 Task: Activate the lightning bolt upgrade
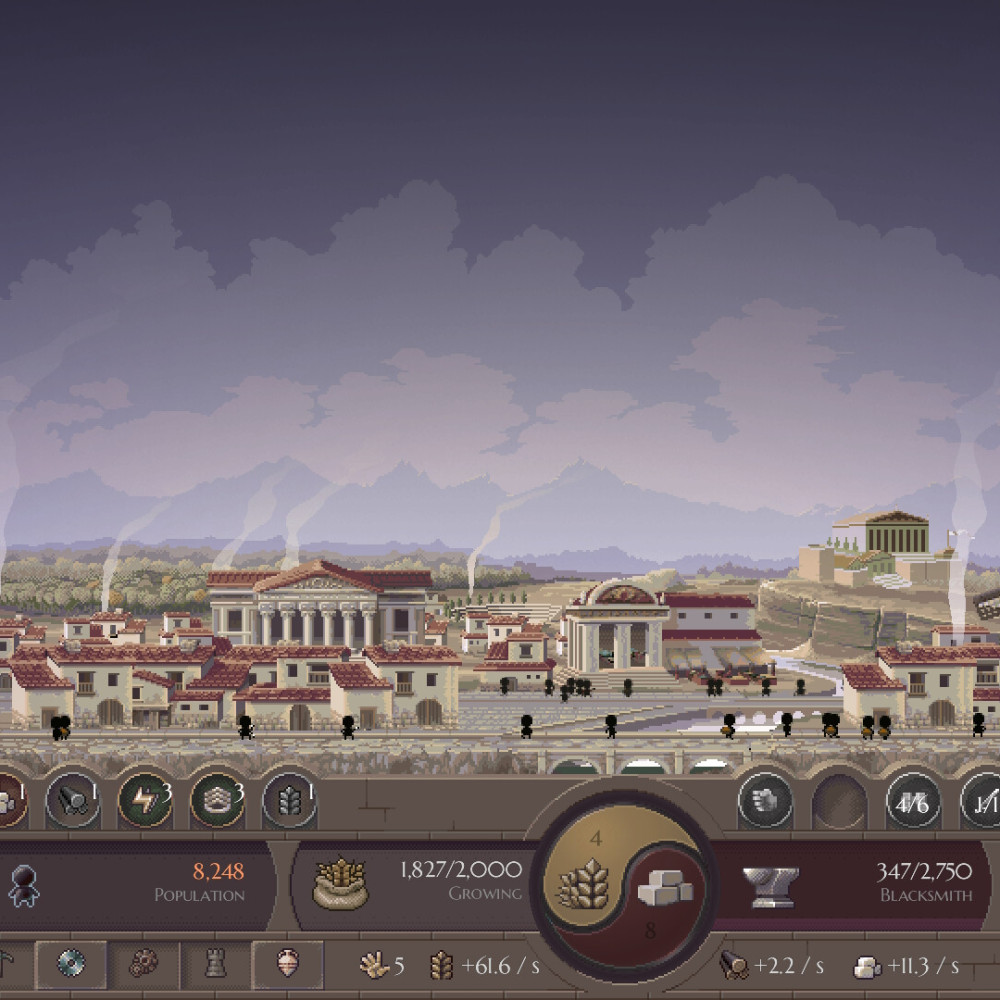point(145,800)
